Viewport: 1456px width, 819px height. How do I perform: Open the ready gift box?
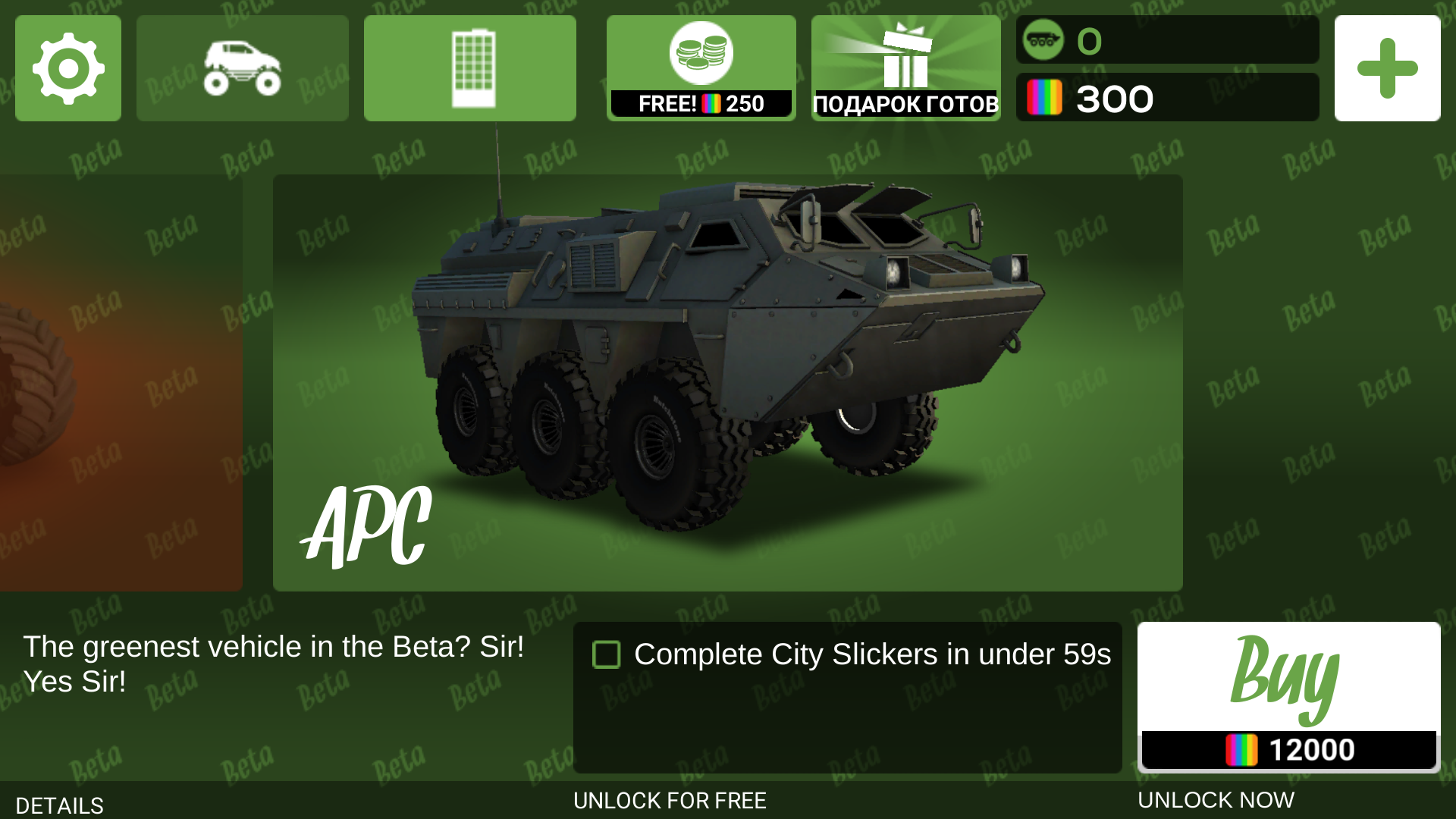pos(905,68)
